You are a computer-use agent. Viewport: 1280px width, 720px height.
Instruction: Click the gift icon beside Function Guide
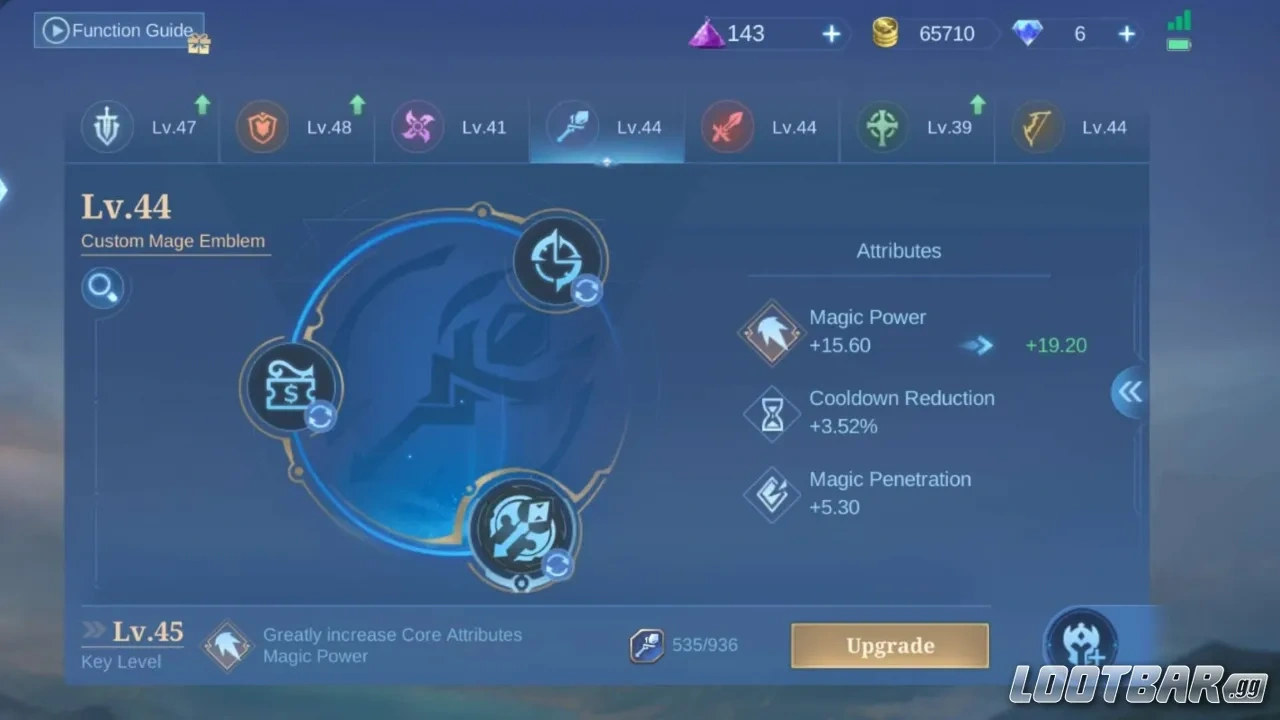coord(198,44)
